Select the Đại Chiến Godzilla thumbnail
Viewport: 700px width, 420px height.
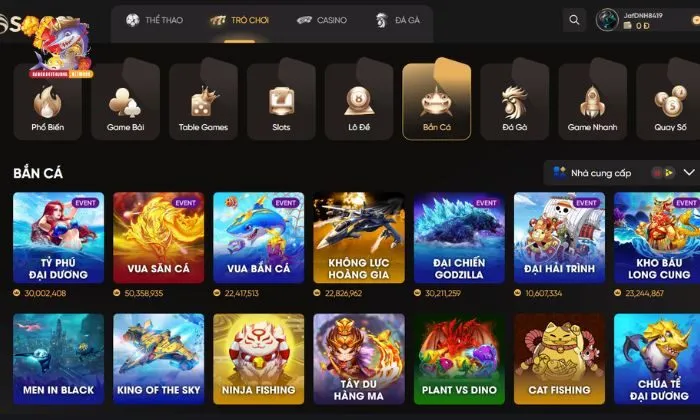pyautogui.click(x=459, y=238)
